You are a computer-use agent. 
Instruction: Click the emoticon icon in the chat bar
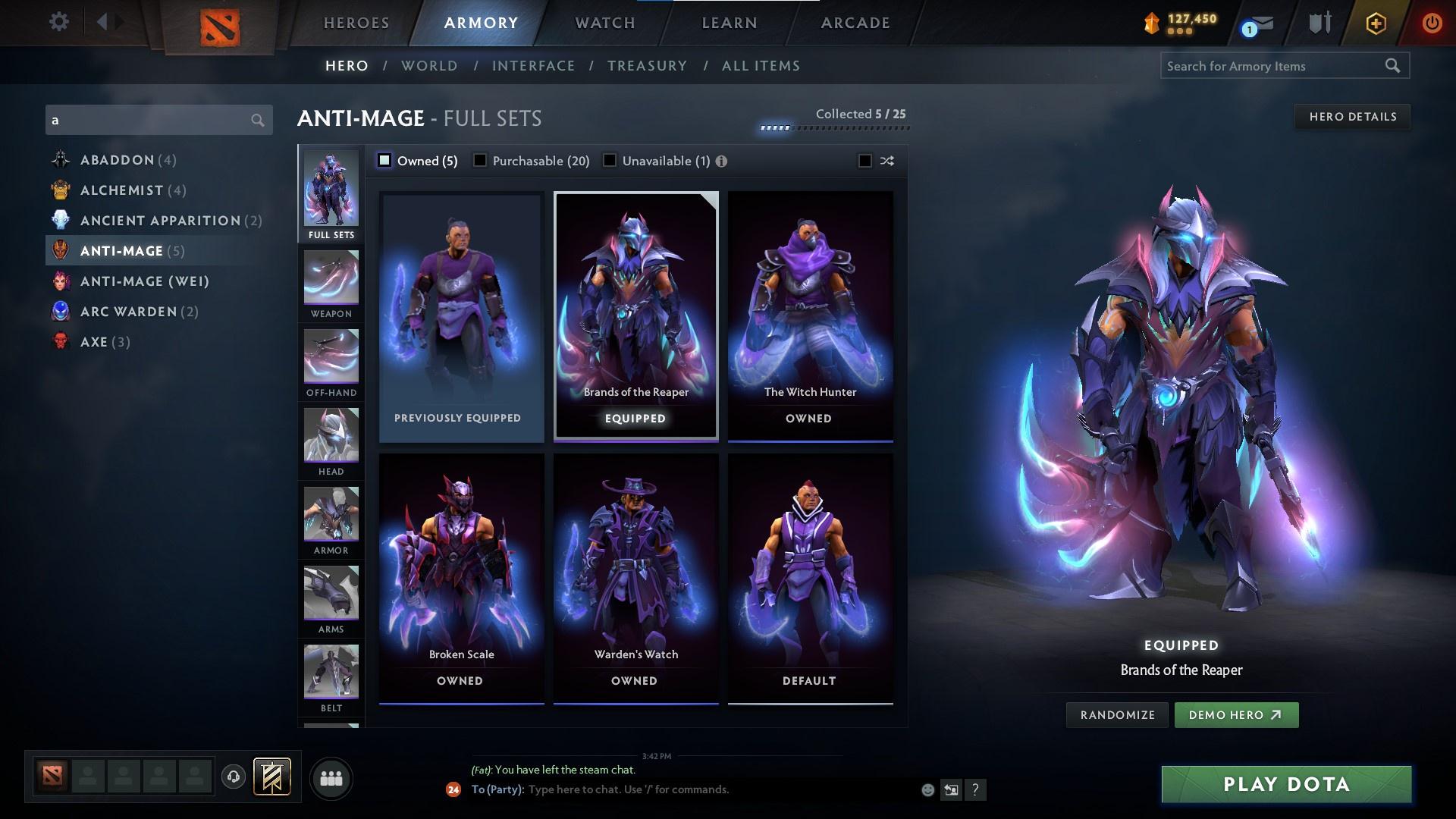coord(927,789)
